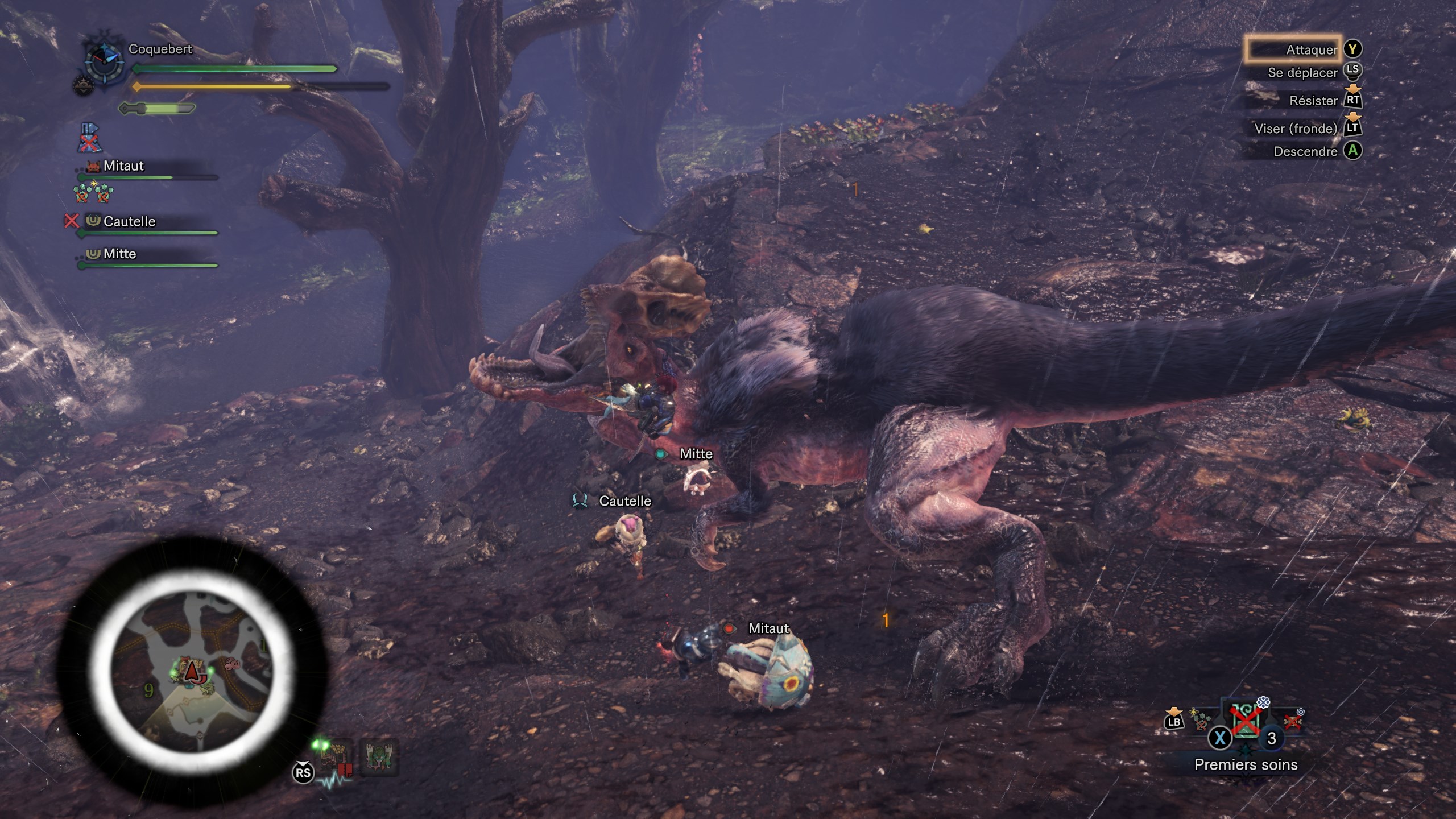Target the green monster icon beside Anjanath
The height and width of the screenshot is (819, 1456).
click(378, 757)
